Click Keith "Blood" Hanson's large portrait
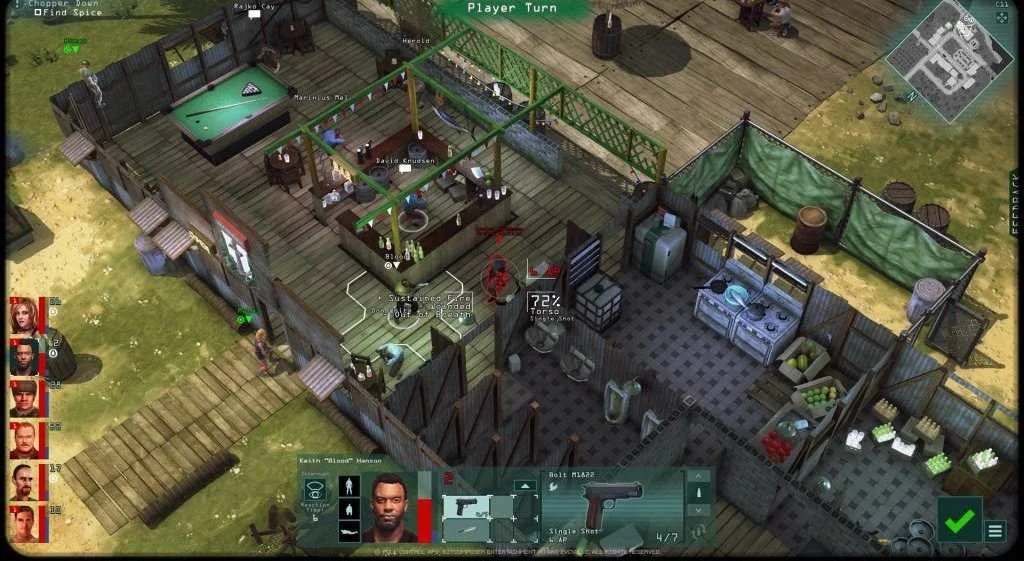1024x561 pixels. click(388, 507)
